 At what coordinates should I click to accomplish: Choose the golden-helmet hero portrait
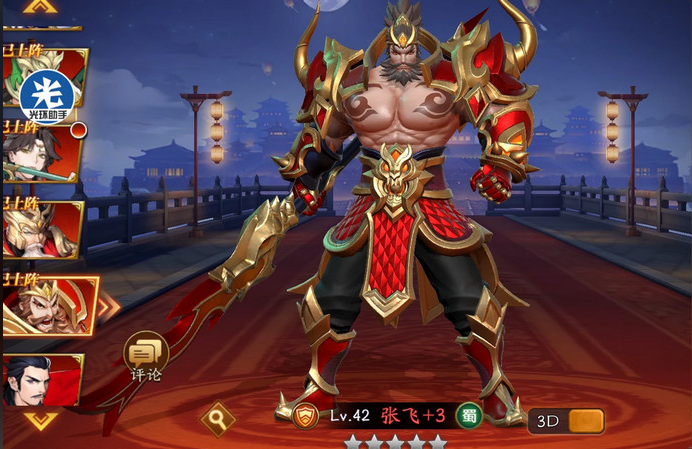pyautogui.click(x=40, y=230)
